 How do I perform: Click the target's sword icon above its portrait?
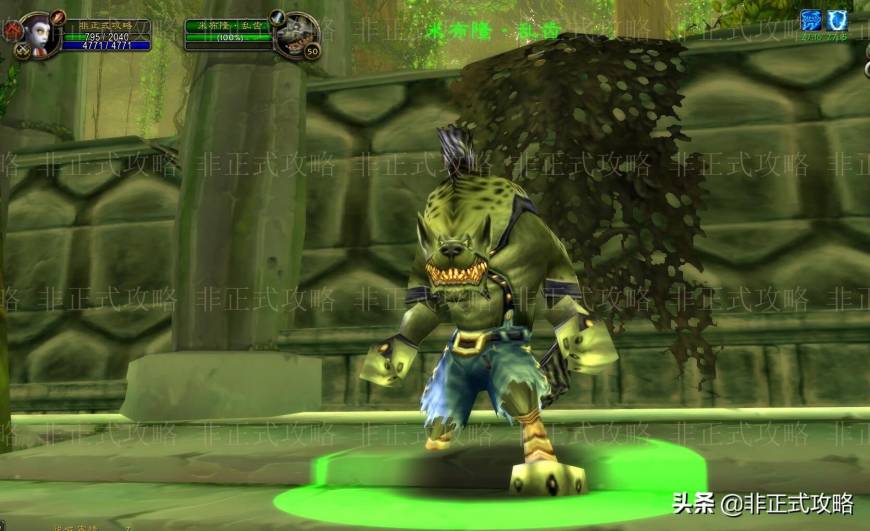(x=279, y=17)
